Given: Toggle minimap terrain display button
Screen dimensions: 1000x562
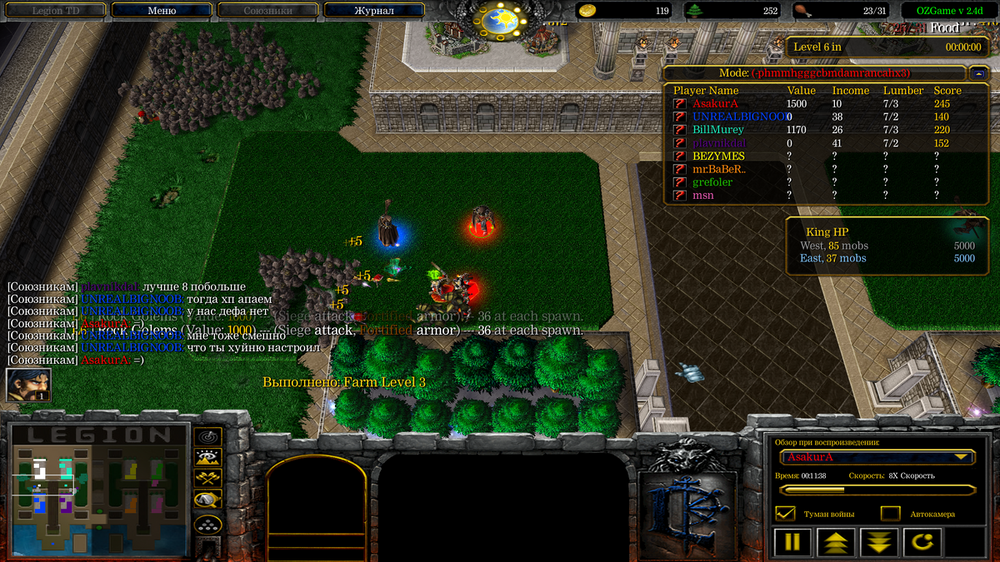Looking at the screenshot, I should click(x=208, y=458).
